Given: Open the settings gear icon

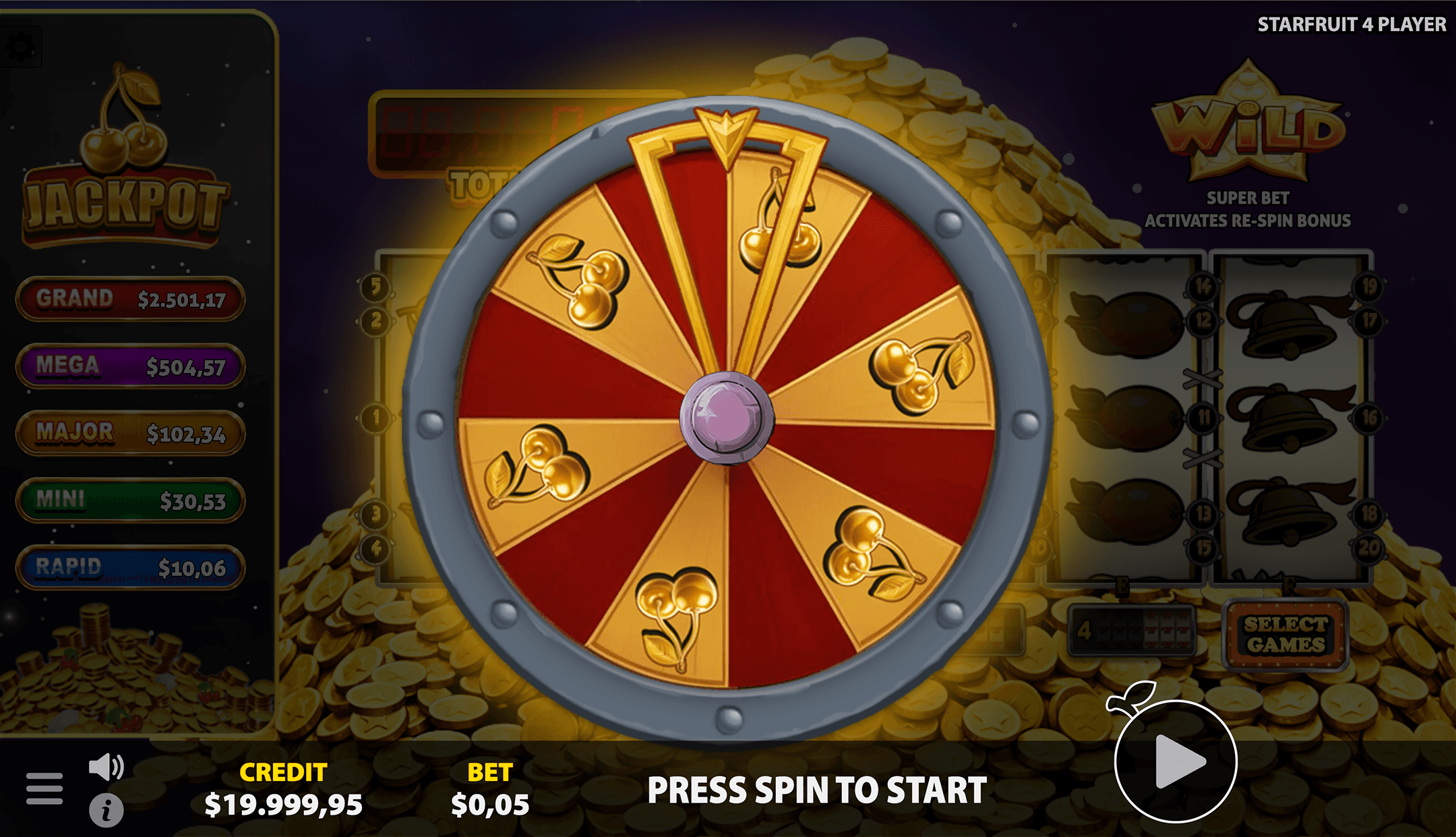Looking at the screenshot, I should click(22, 47).
